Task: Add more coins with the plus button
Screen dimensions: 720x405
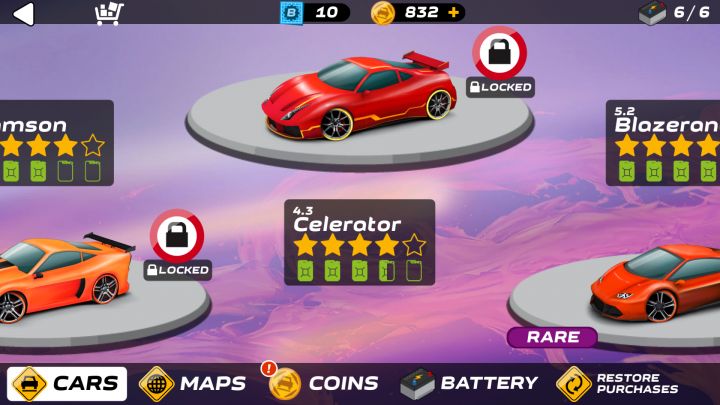Action: point(454,13)
